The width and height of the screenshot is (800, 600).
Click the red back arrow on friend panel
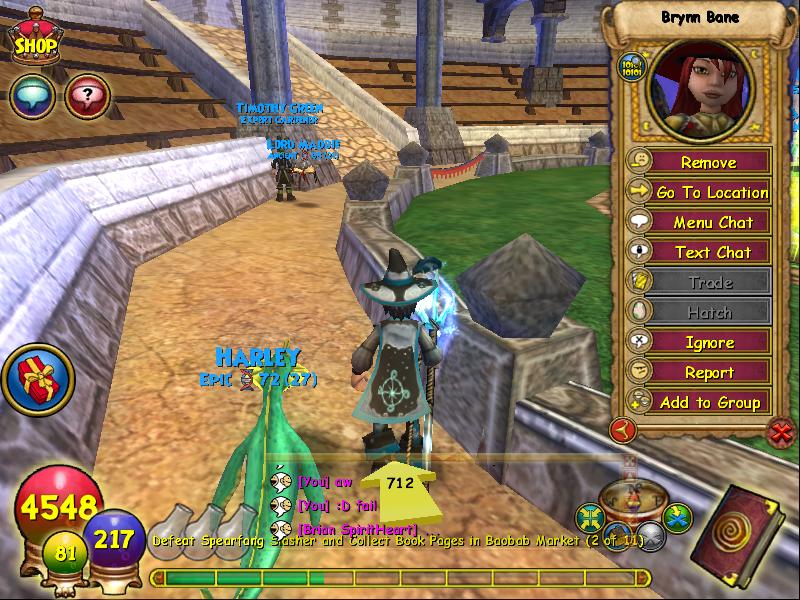(624, 431)
